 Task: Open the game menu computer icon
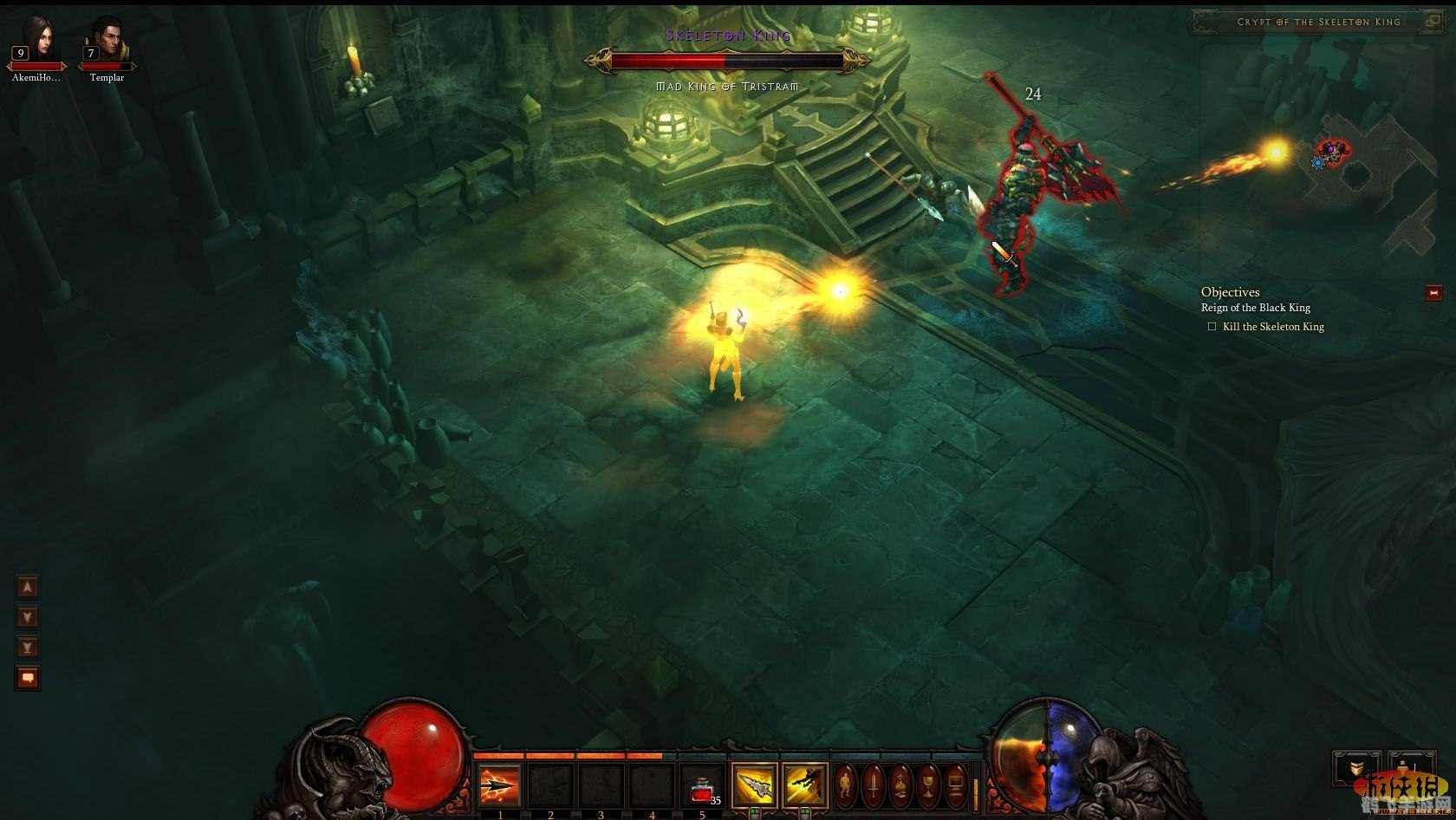pyautogui.click(x=956, y=786)
